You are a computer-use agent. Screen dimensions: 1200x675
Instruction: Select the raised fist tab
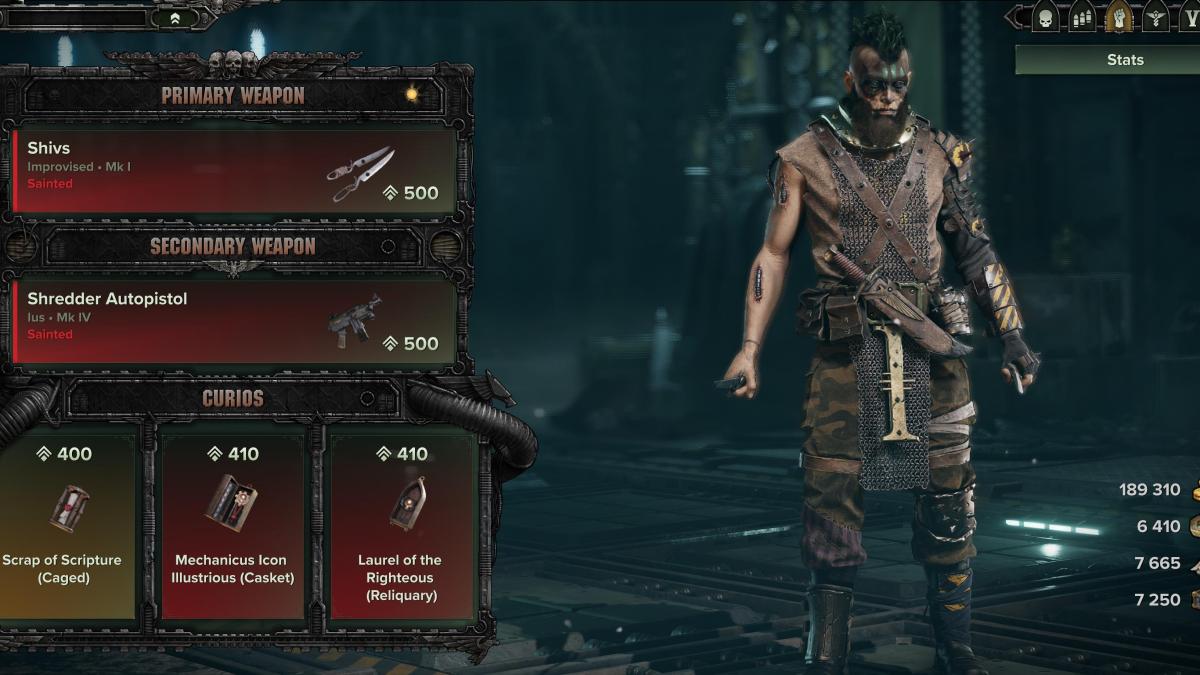pos(1118,18)
